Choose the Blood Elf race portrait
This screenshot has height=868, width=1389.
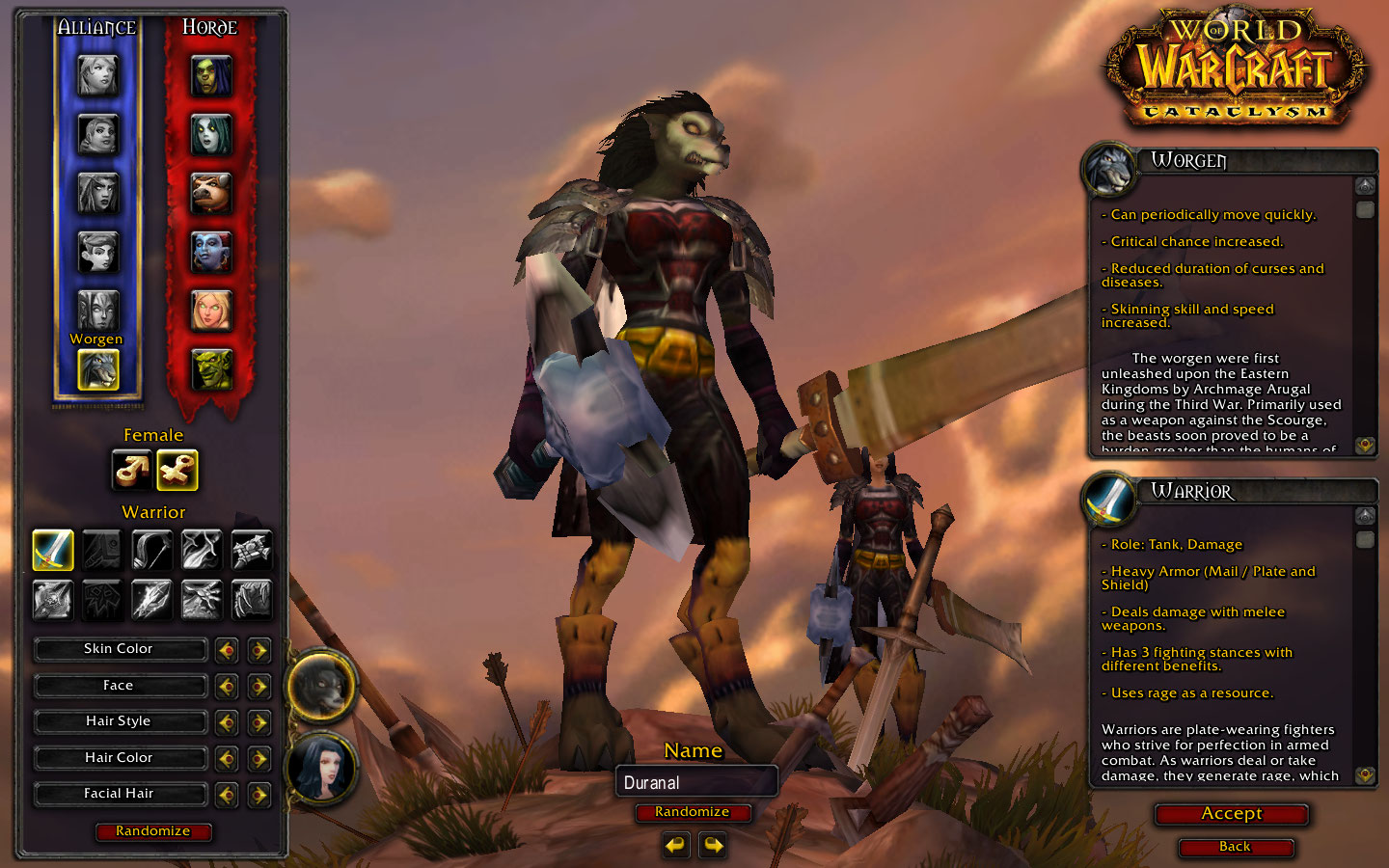pos(211,311)
